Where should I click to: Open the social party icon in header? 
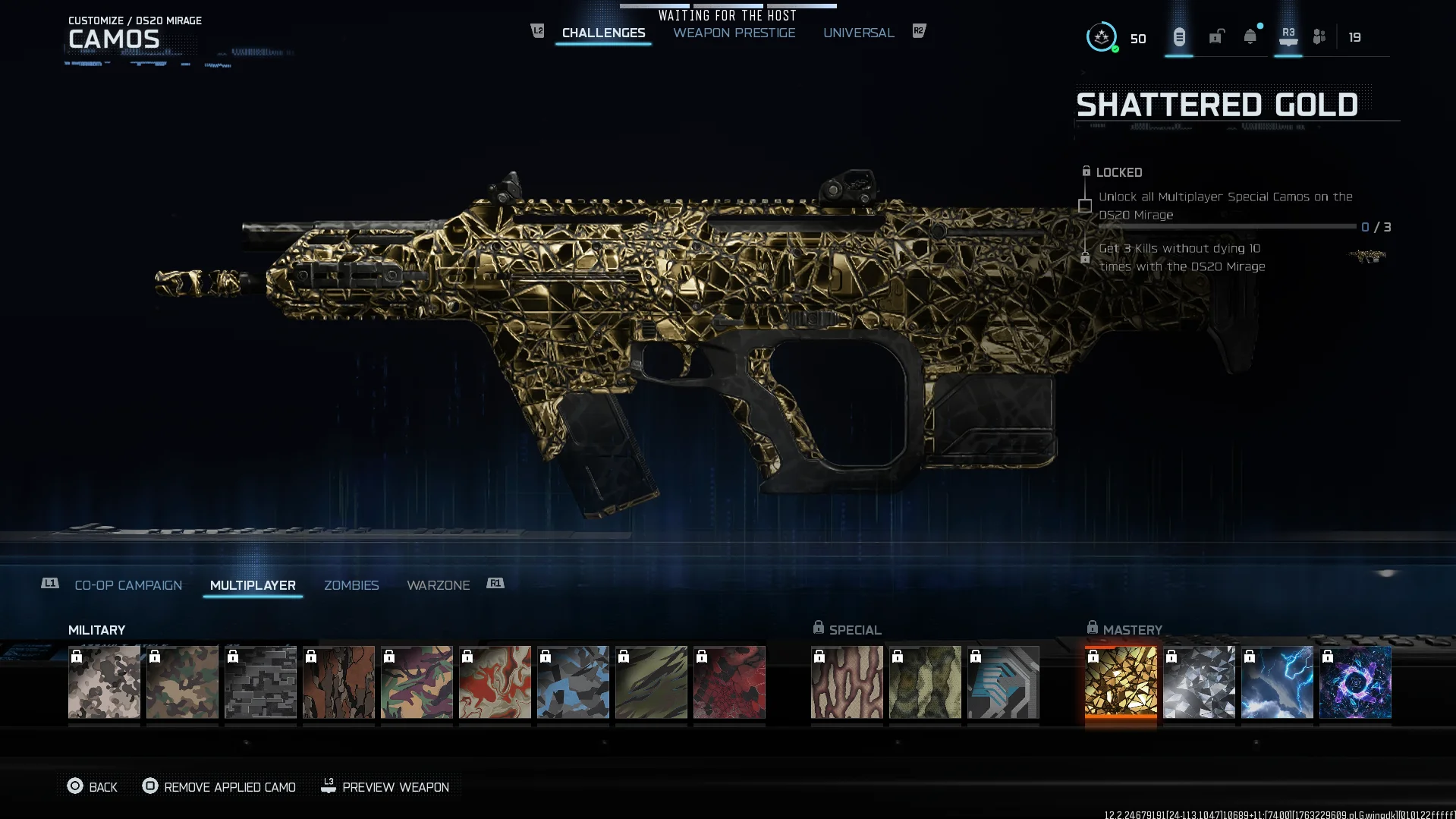pyautogui.click(x=1318, y=36)
